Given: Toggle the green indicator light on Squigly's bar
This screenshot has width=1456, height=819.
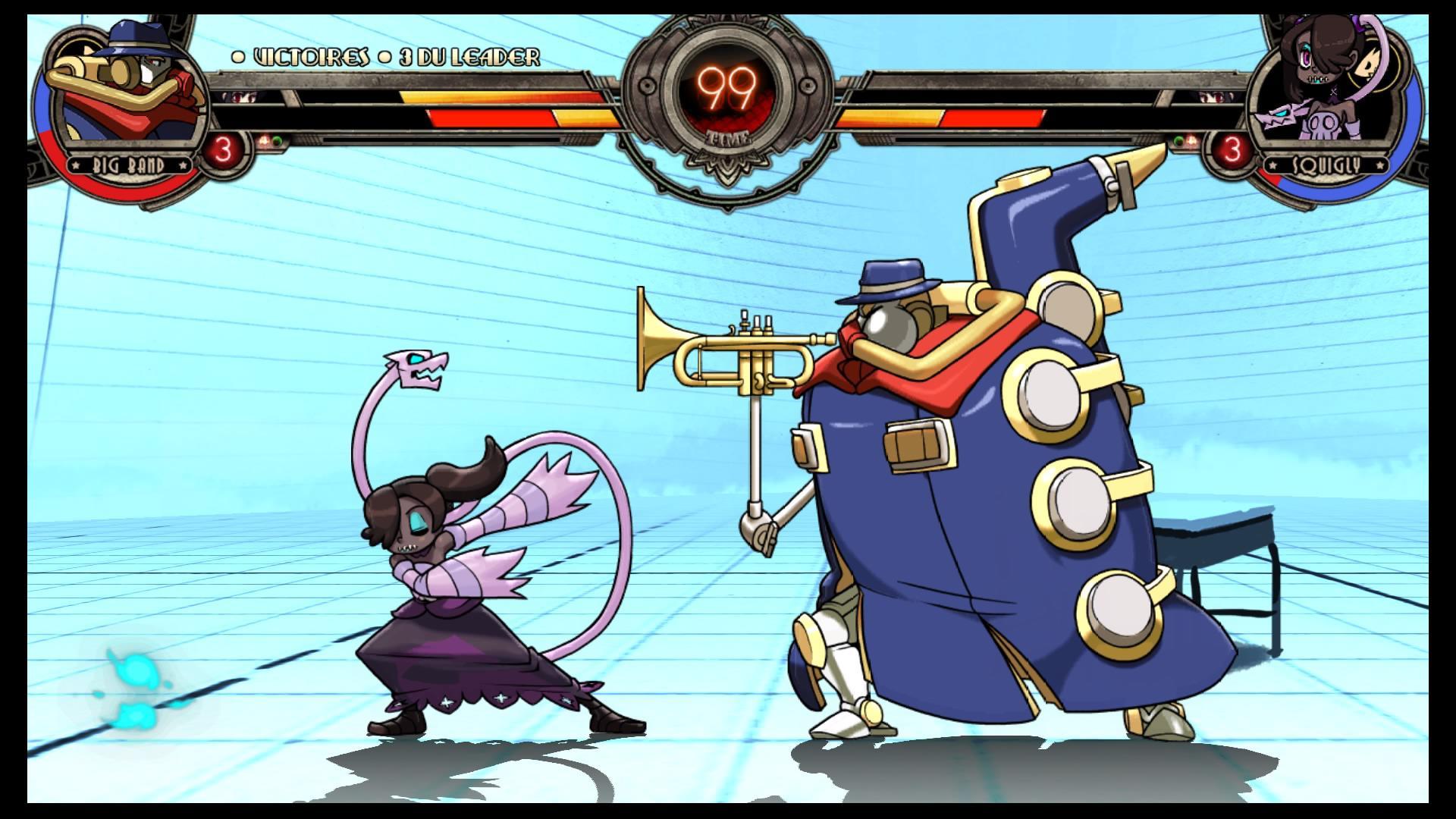Looking at the screenshot, I should (x=1178, y=140).
